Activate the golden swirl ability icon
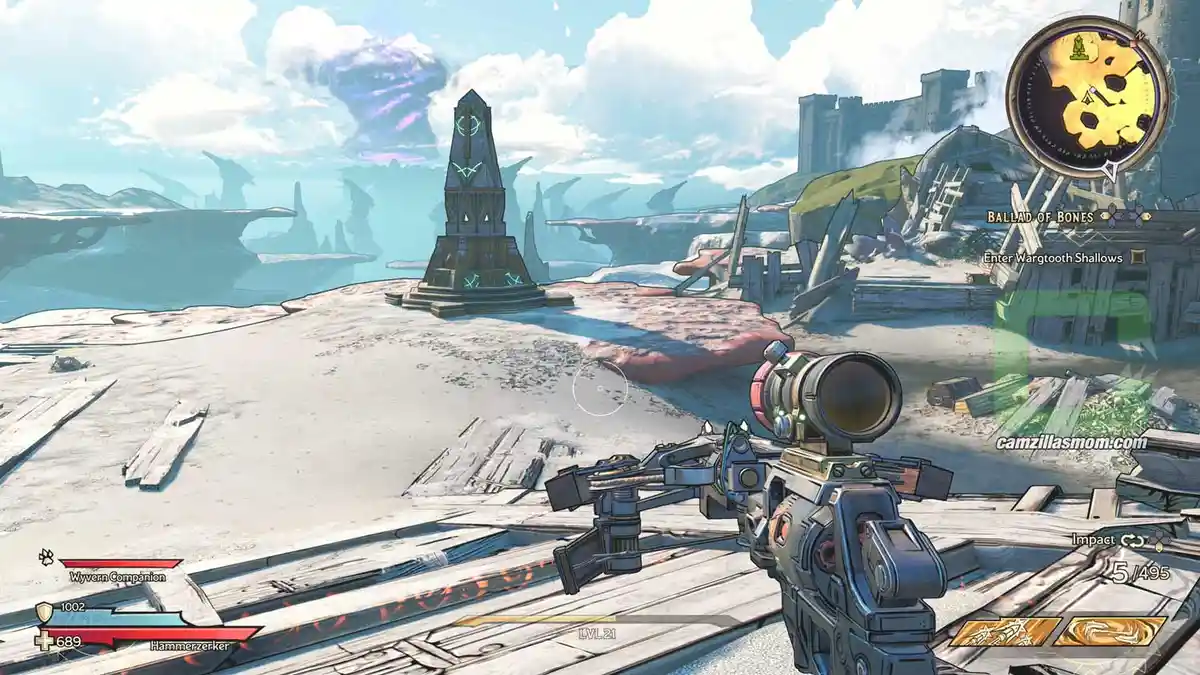Image resolution: width=1200 pixels, height=675 pixels. click(1111, 632)
